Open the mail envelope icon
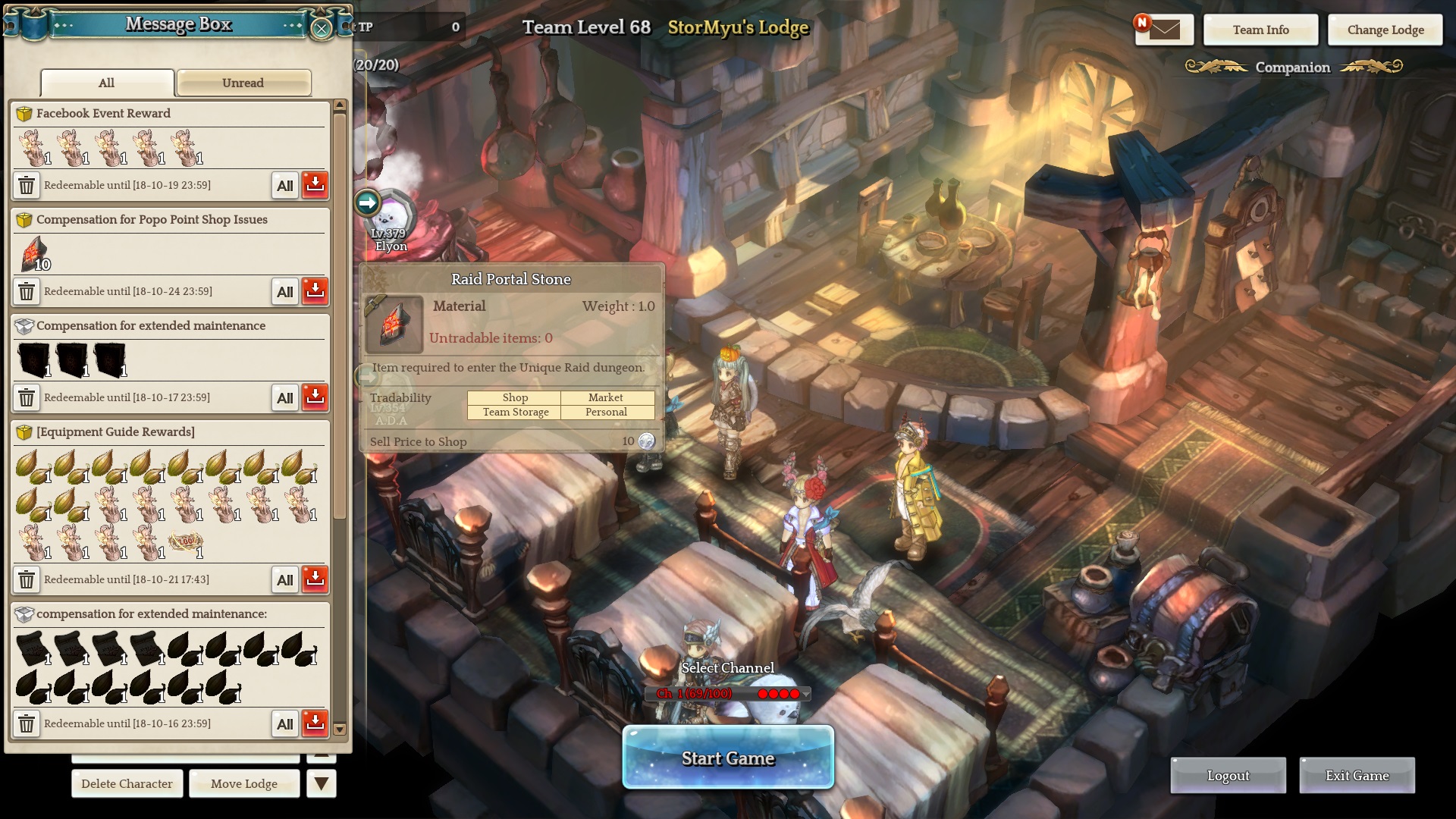The image size is (1456, 819). (x=1164, y=30)
